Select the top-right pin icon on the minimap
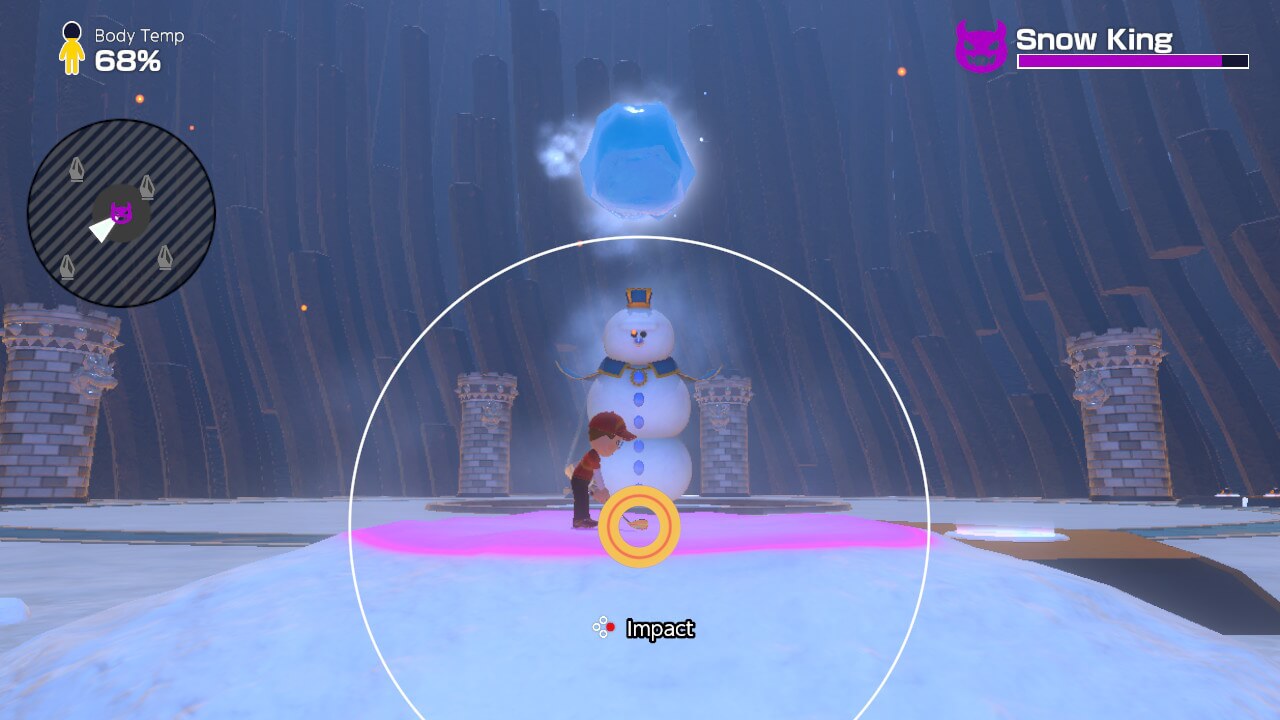Viewport: 1280px width, 720px height. pyautogui.click(x=147, y=186)
